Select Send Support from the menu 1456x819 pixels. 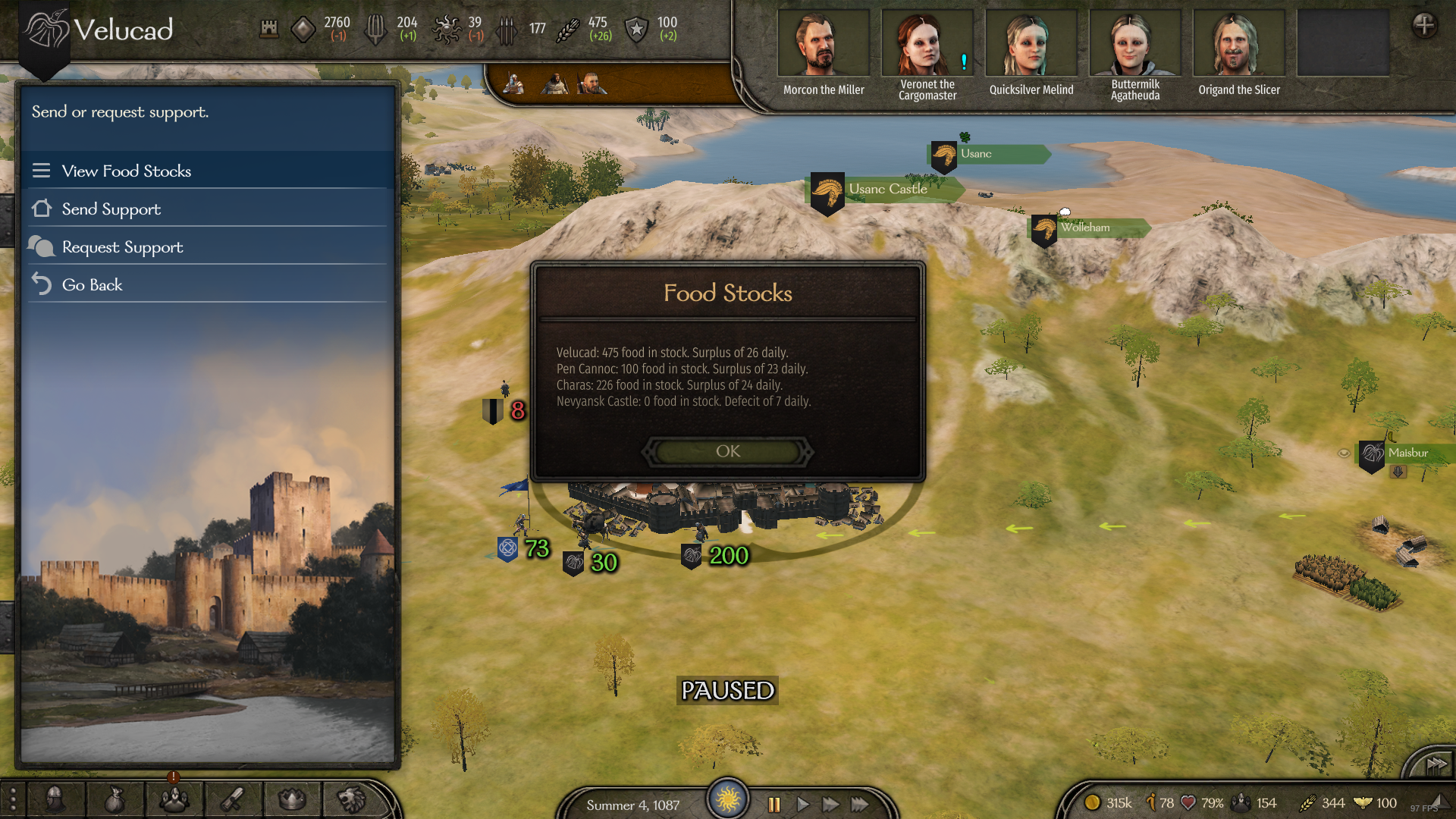pyautogui.click(x=111, y=209)
